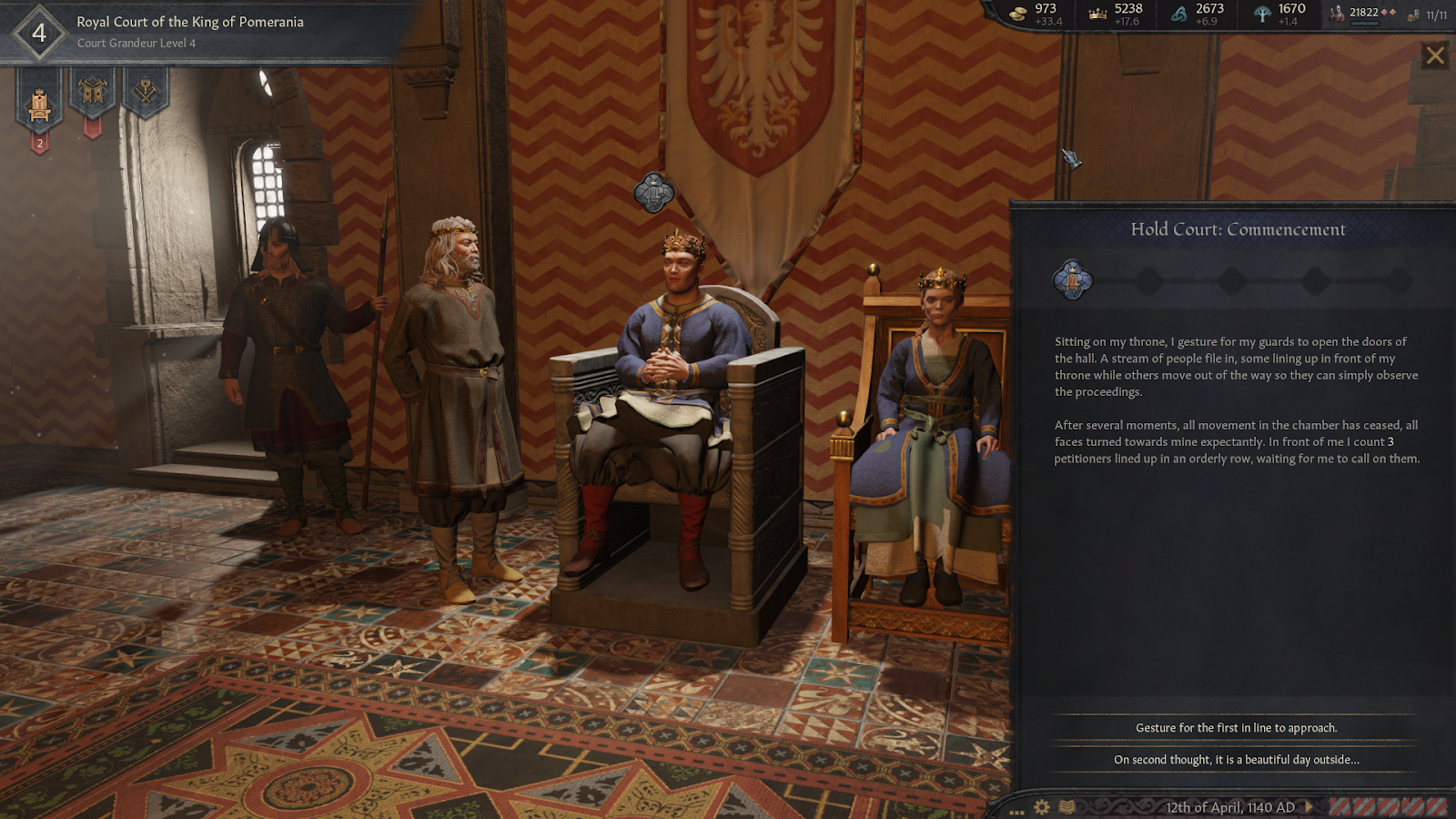Switch to the court banners tab
The height and width of the screenshot is (819, 1456).
pyautogui.click(x=93, y=93)
